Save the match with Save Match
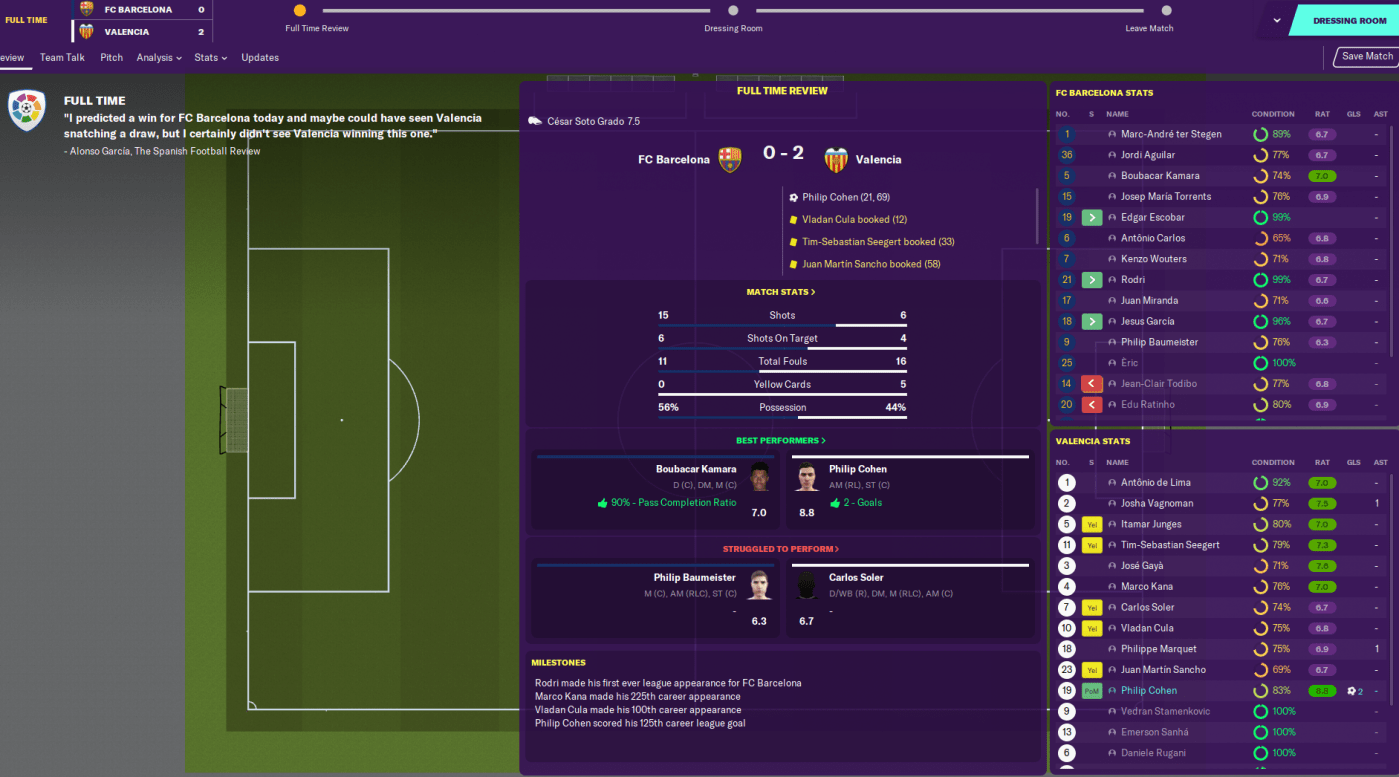This screenshot has width=1399, height=777. 1366,57
